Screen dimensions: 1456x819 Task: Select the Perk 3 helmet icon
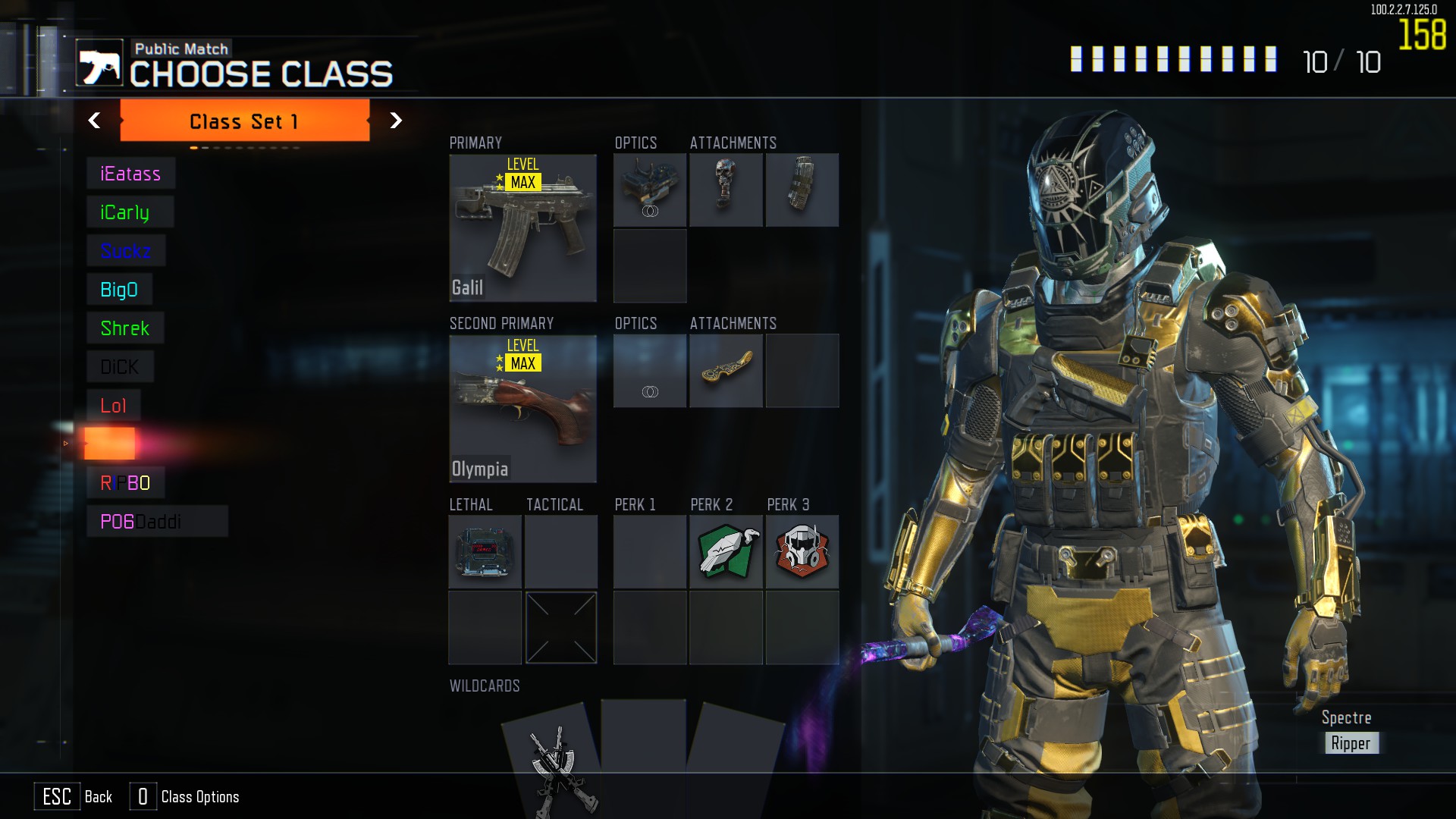tap(802, 552)
